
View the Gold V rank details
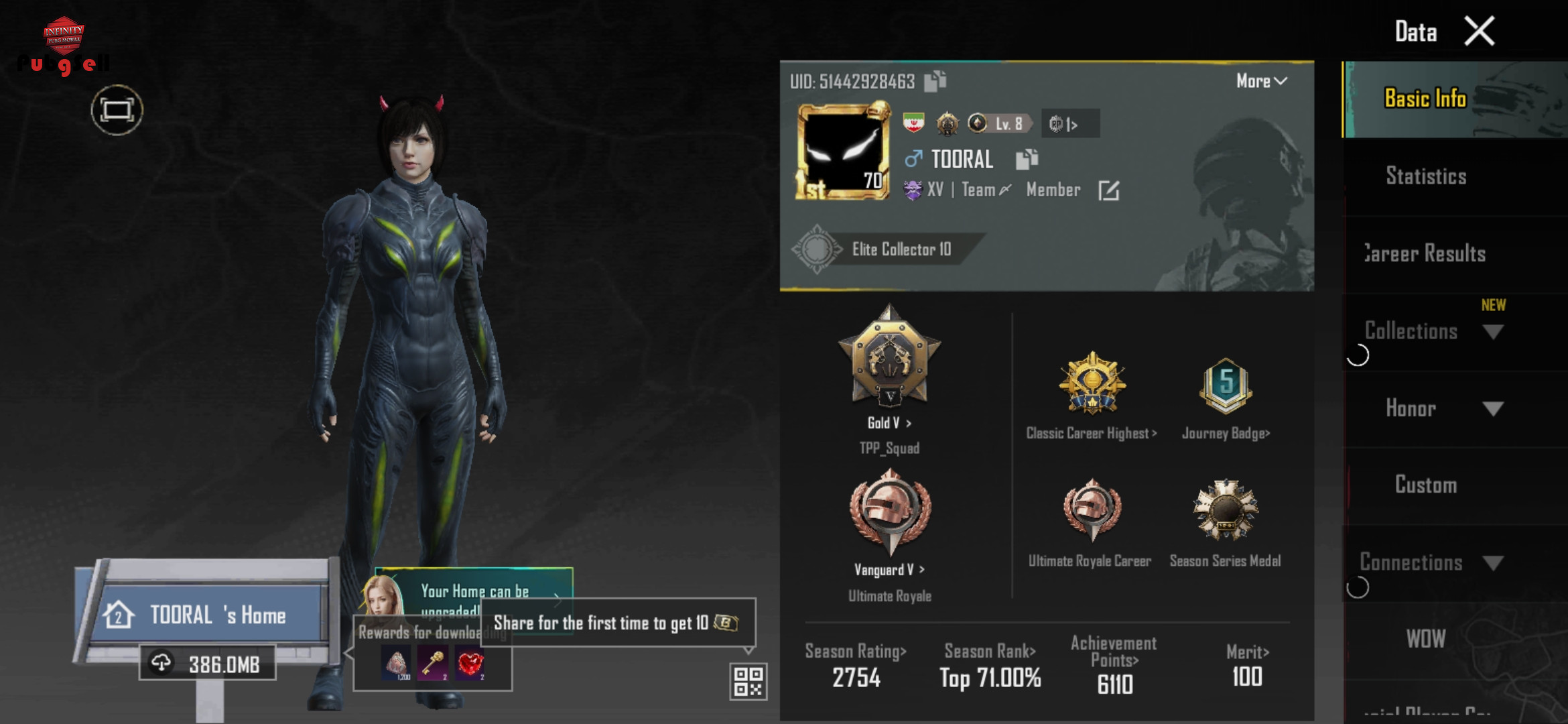click(889, 423)
